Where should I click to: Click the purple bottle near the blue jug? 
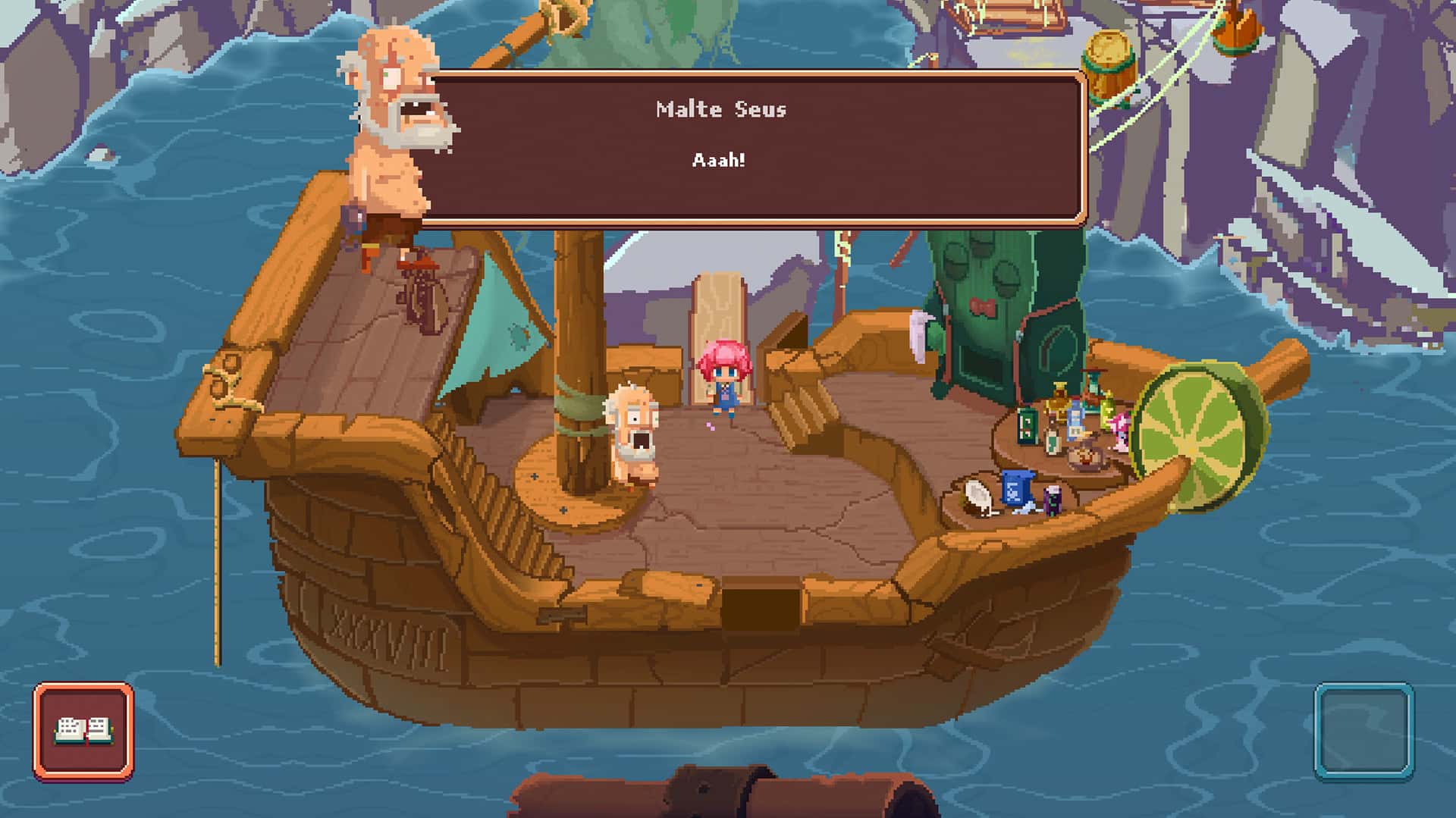coord(1053,501)
